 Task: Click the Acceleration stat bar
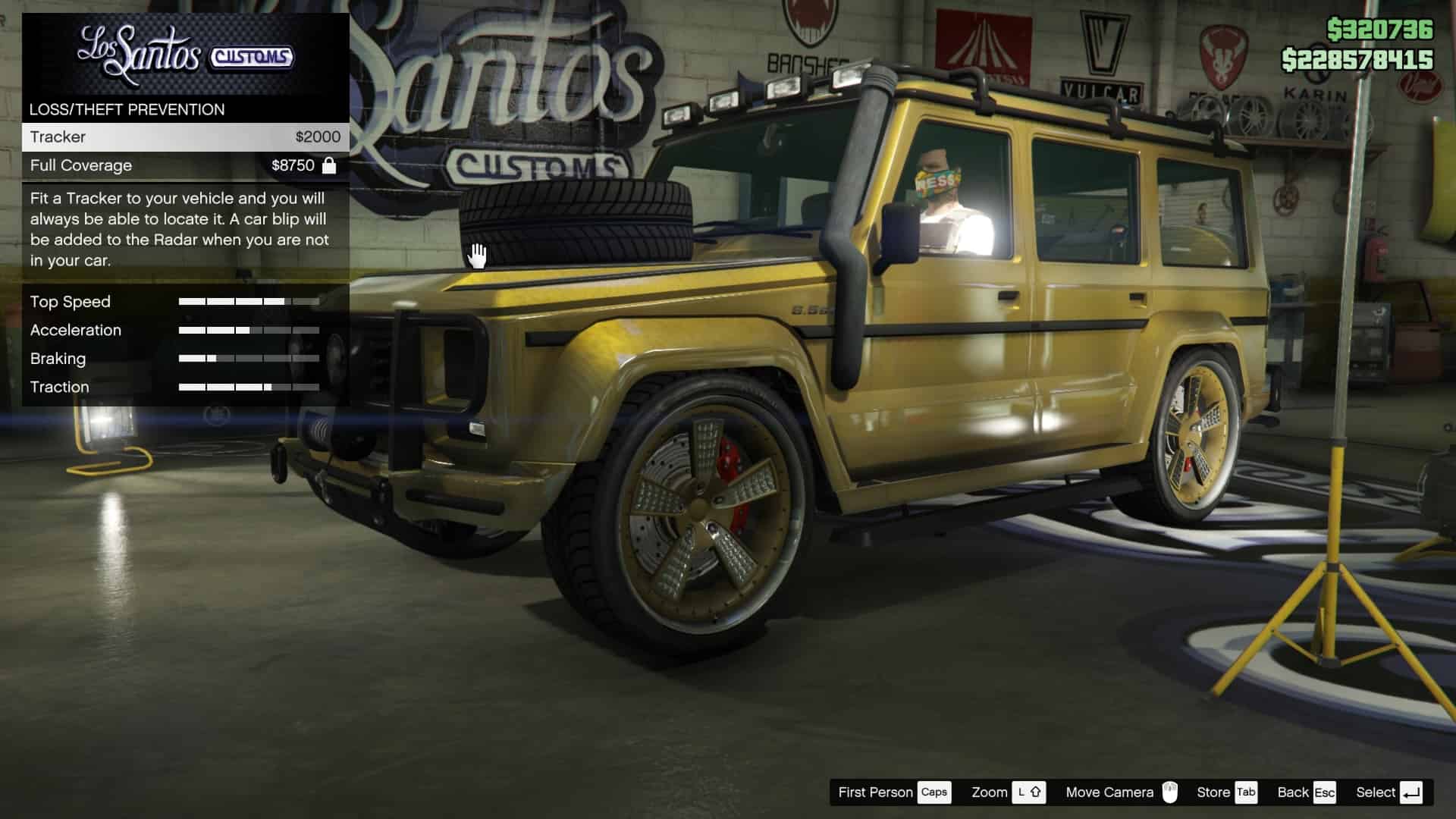click(249, 330)
